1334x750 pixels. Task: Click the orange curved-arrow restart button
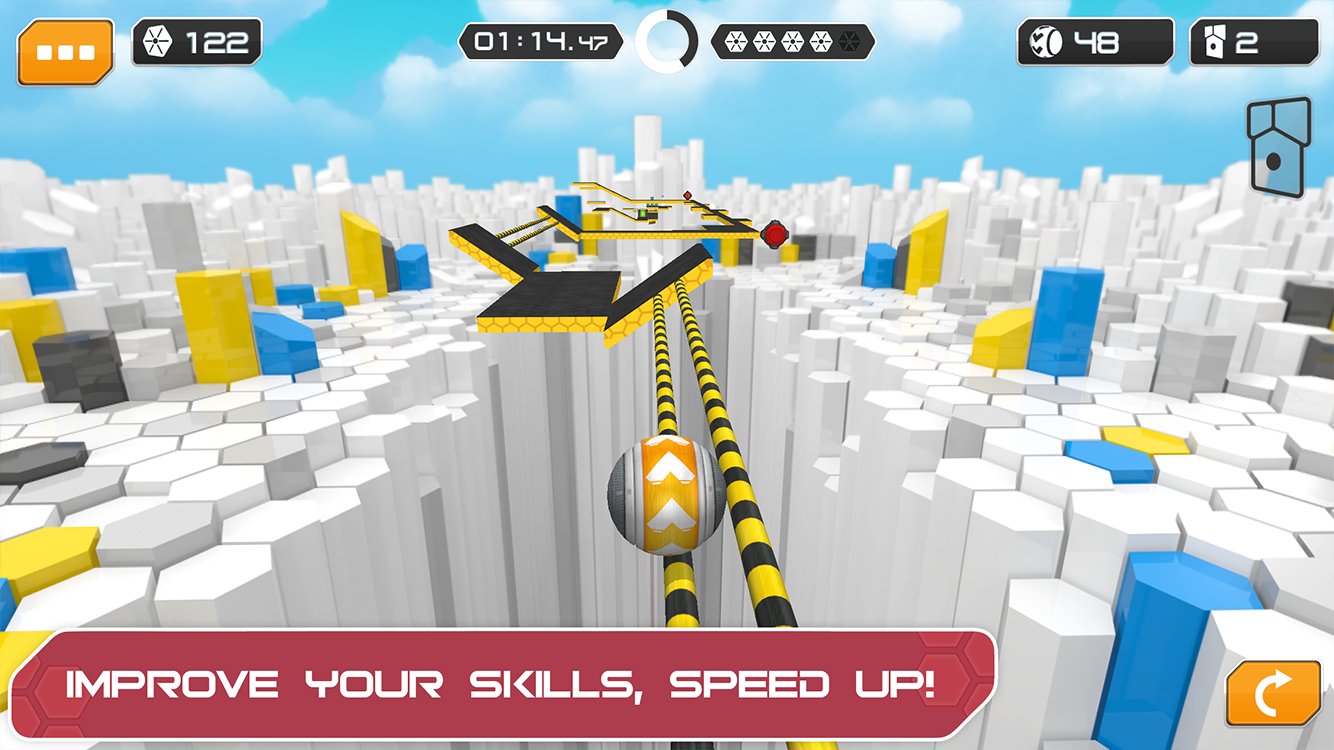(x=1273, y=691)
